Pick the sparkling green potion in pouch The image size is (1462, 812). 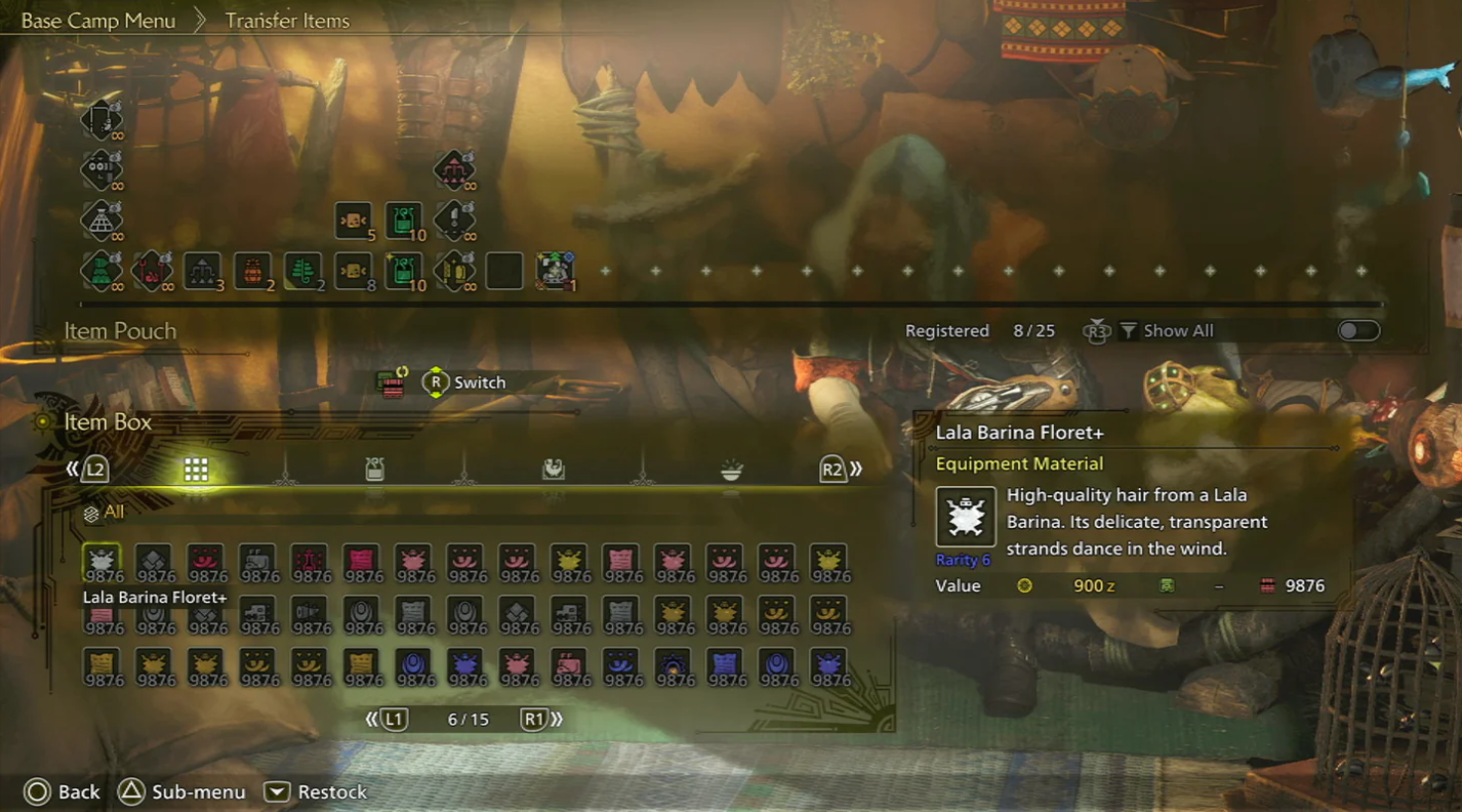404,270
